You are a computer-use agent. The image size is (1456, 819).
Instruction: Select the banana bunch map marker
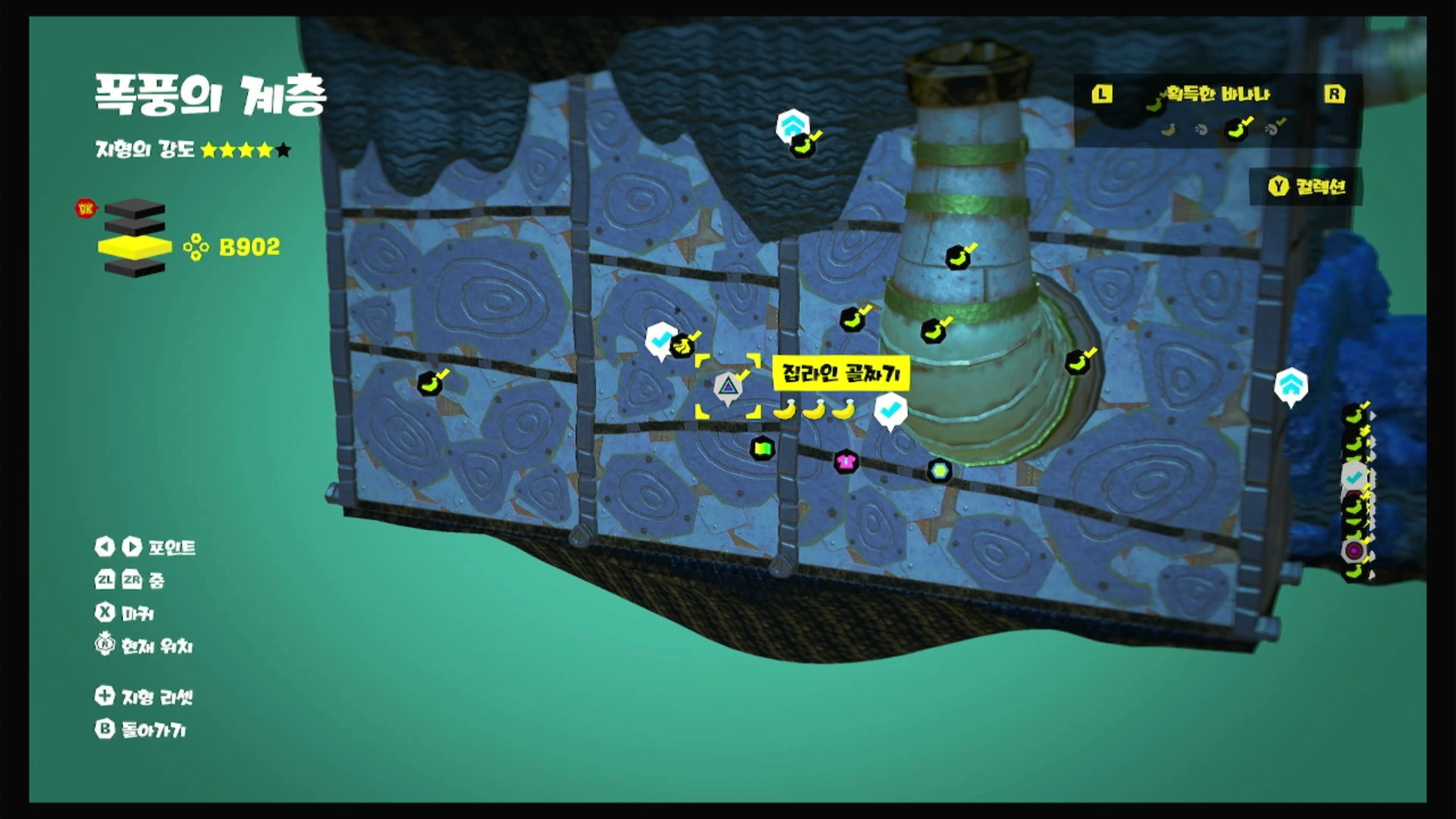681,346
